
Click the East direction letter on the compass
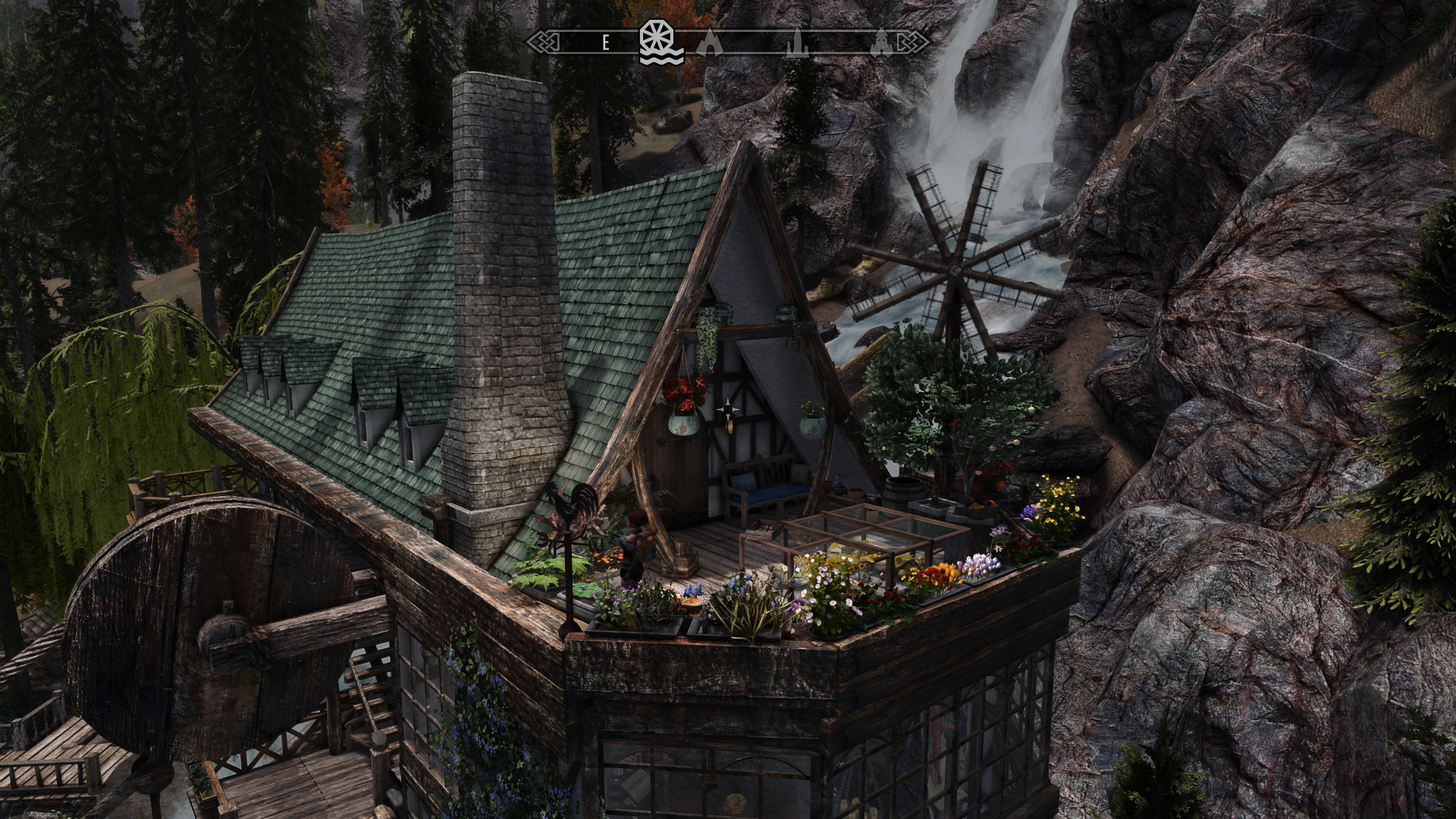tap(605, 43)
